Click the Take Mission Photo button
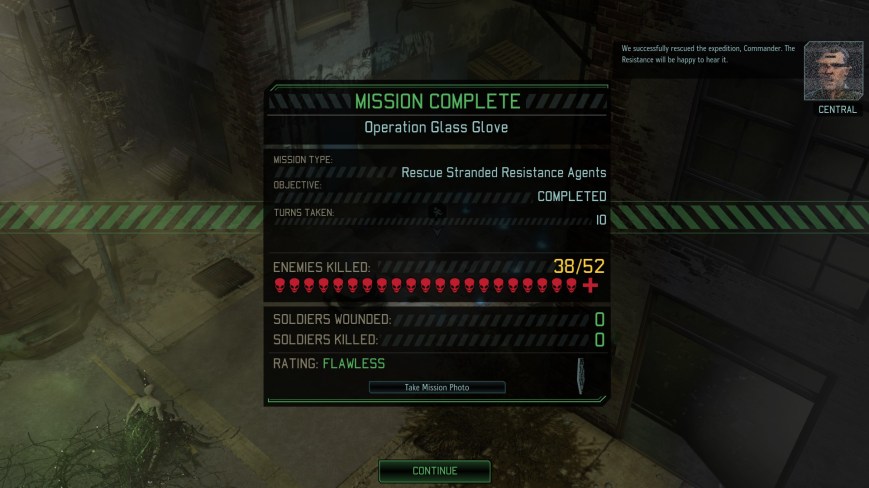Image resolution: width=869 pixels, height=488 pixels. [437, 387]
